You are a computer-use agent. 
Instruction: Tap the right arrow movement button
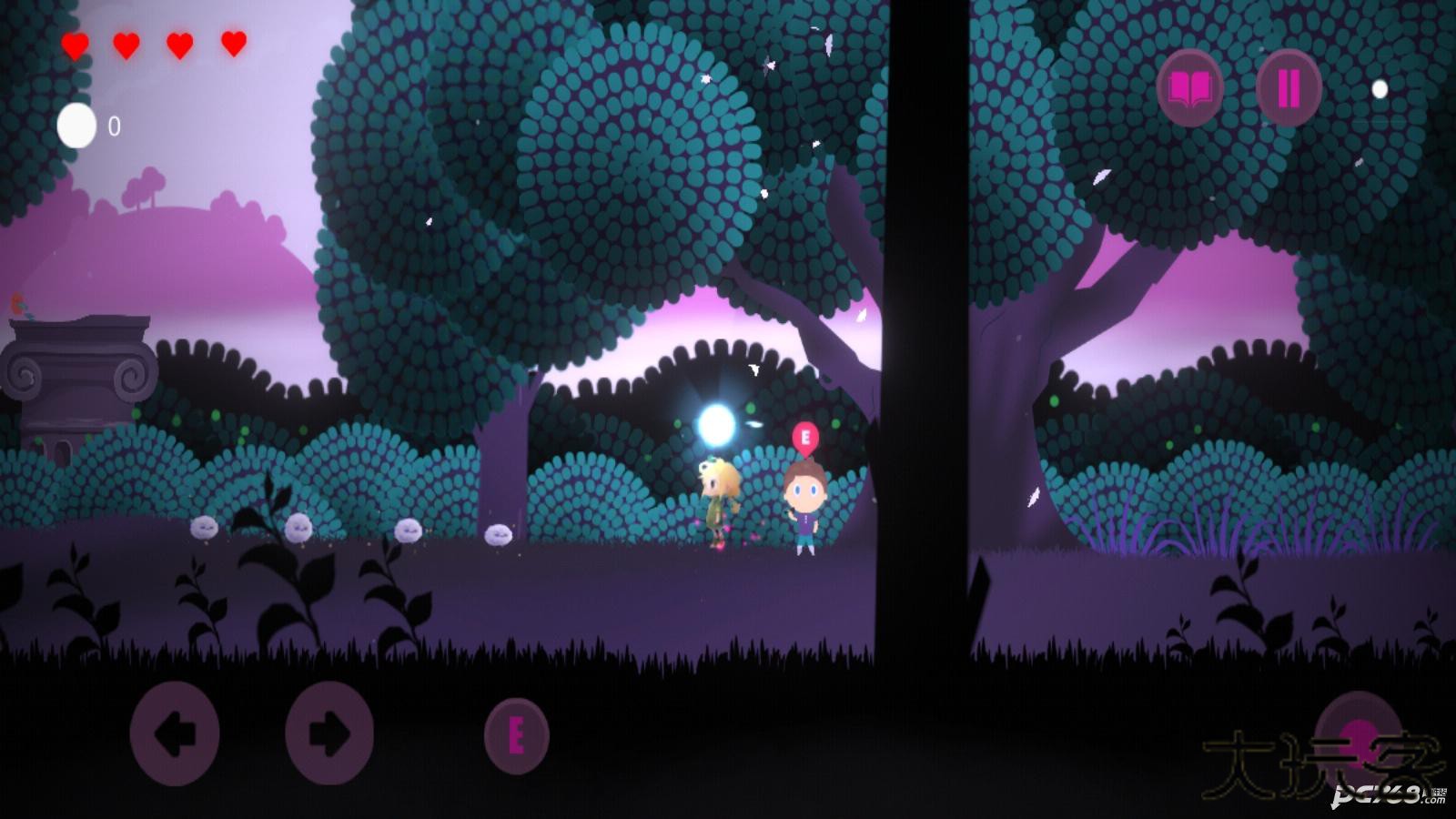coord(329,733)
